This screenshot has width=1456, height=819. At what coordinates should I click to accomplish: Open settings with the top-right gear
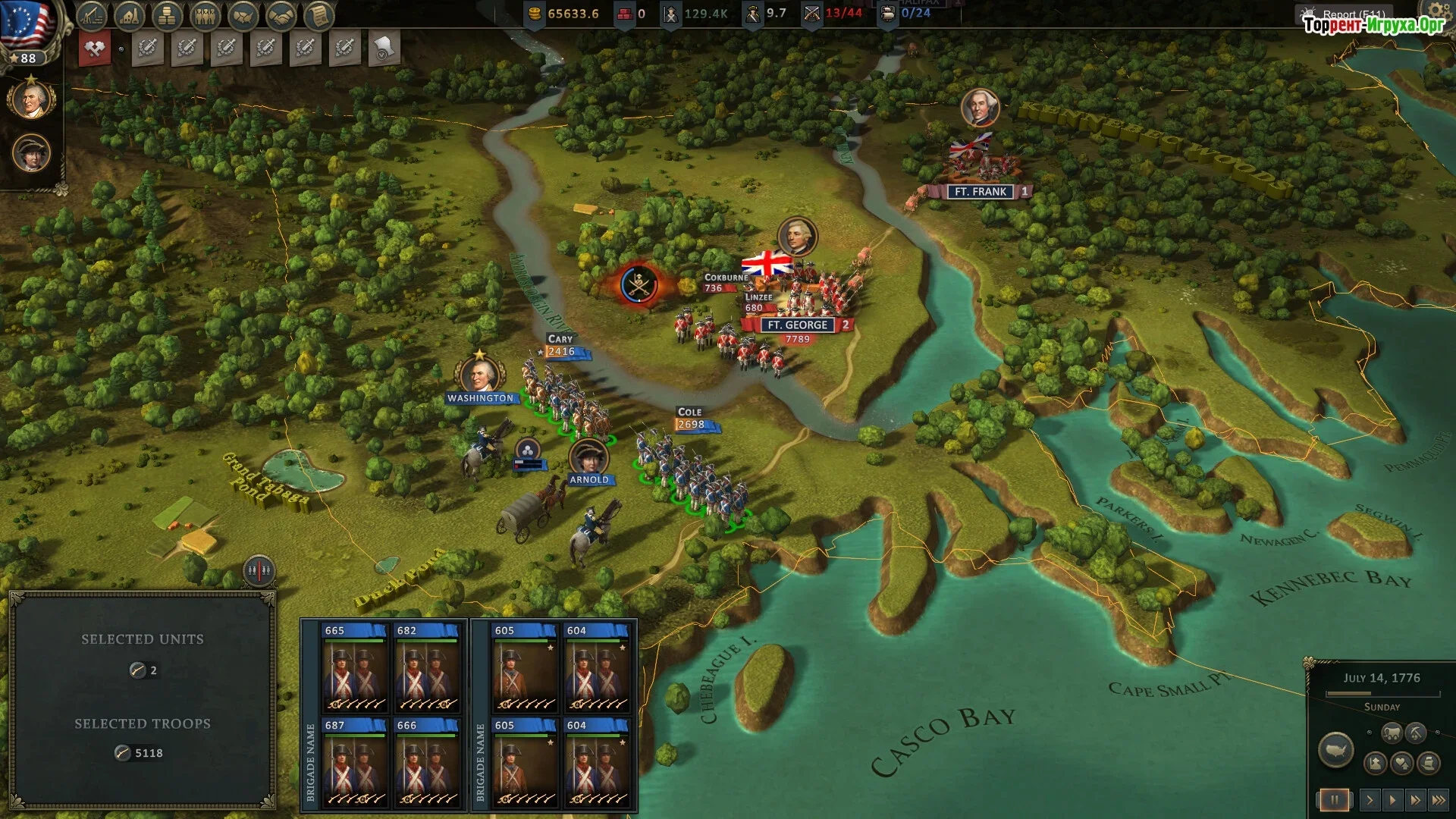coord(1437,11)
